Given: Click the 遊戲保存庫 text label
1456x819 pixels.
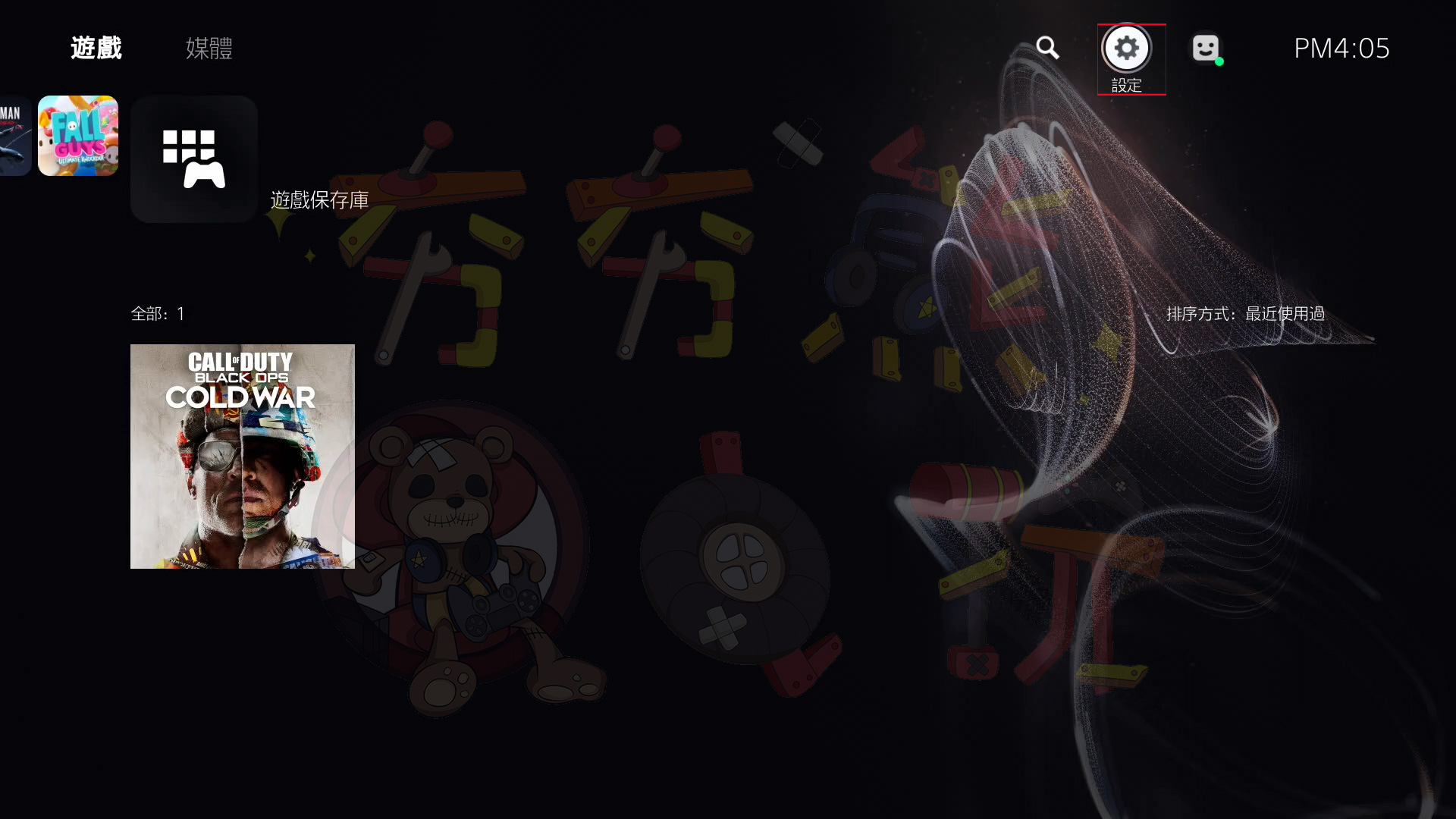Looking at the screenshot, I should click(x=319, y=199).
